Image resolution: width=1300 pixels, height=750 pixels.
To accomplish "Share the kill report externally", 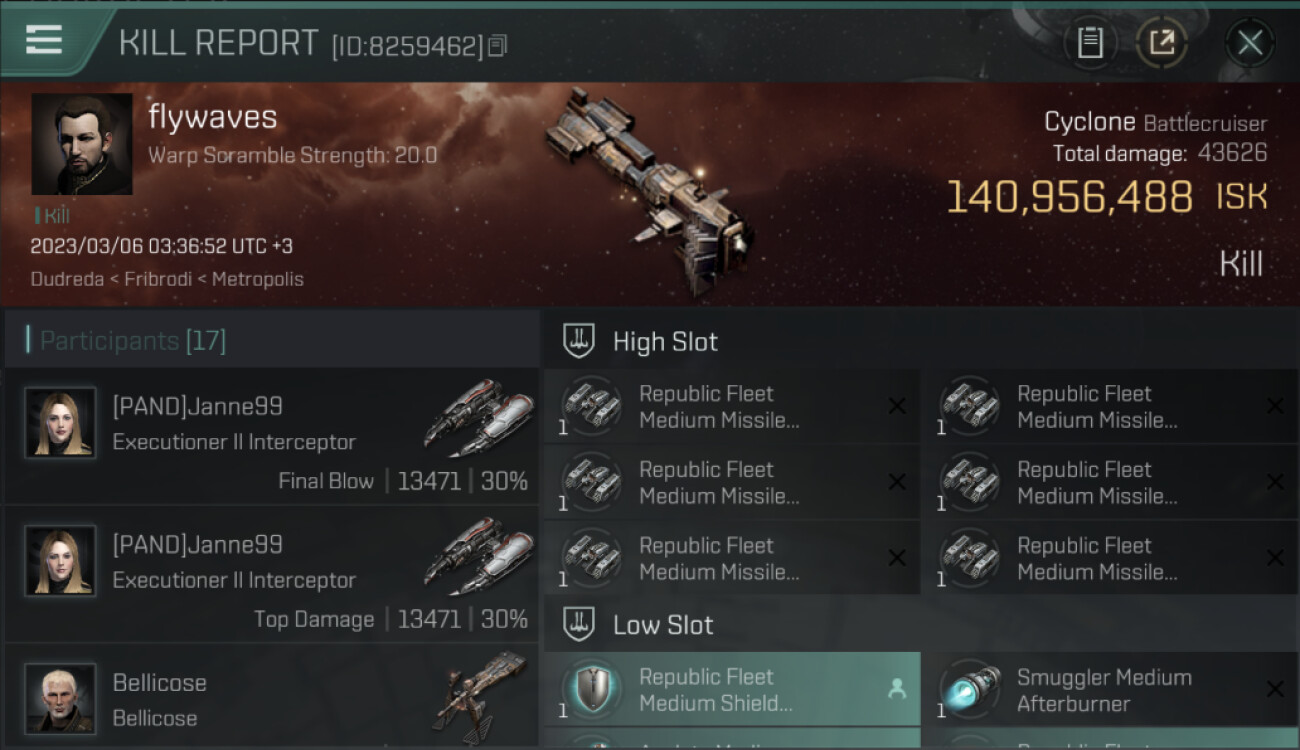I will 1161,43.
